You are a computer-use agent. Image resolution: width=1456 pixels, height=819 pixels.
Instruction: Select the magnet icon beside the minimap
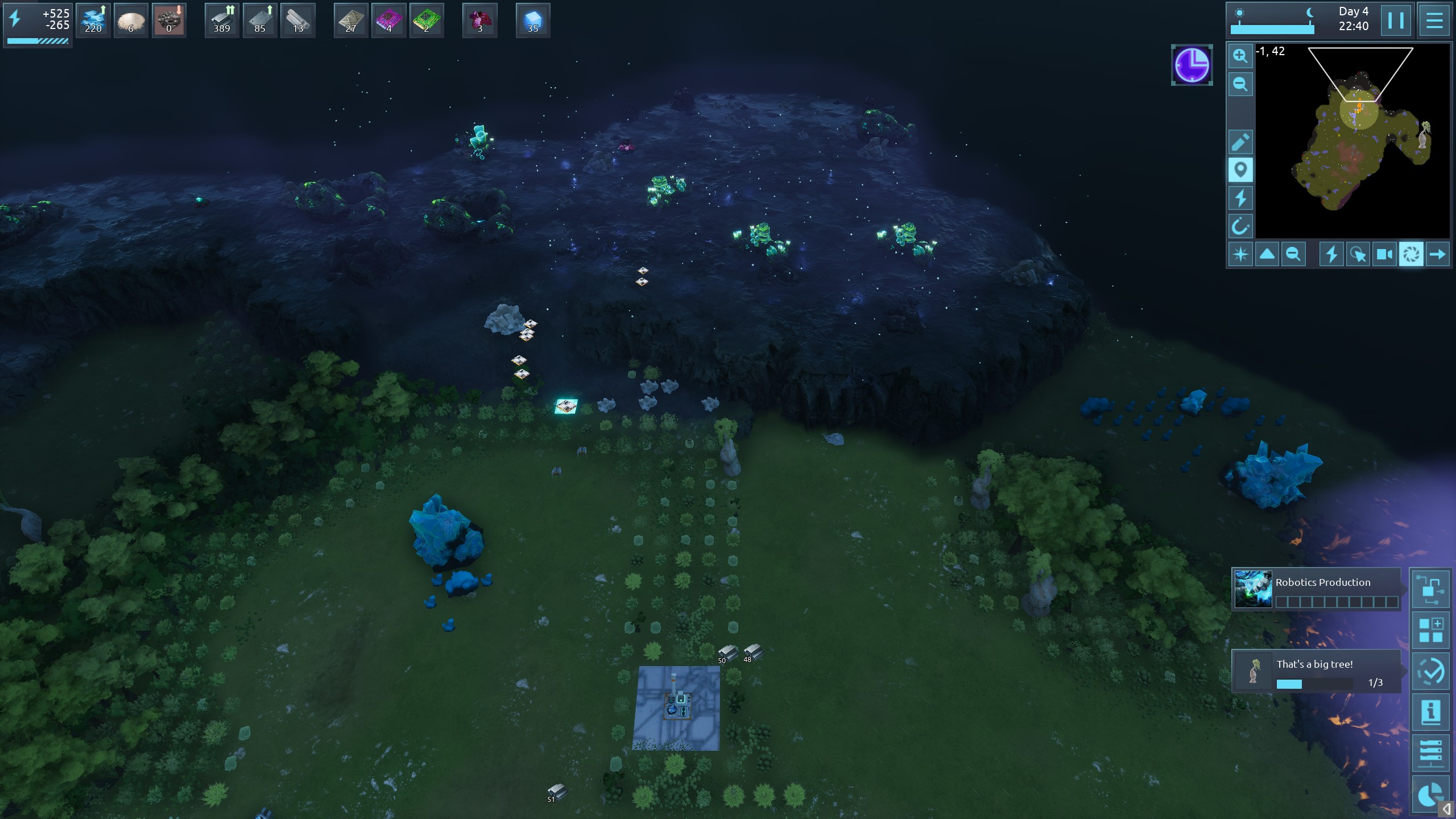click(1240, 226)
